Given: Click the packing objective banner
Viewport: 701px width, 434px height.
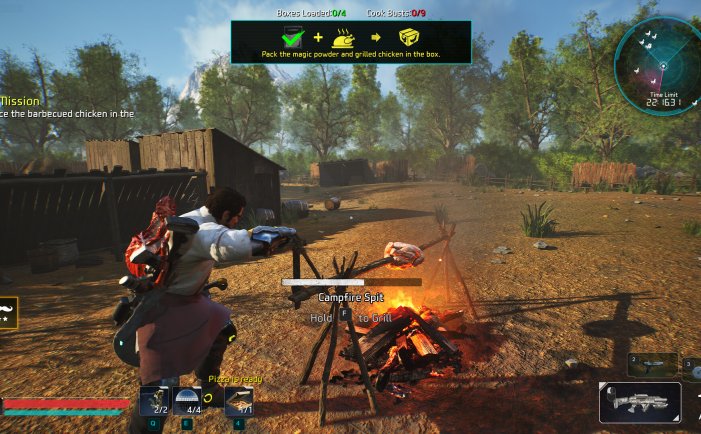Looking at the screenshot, I should coord(350,43).
